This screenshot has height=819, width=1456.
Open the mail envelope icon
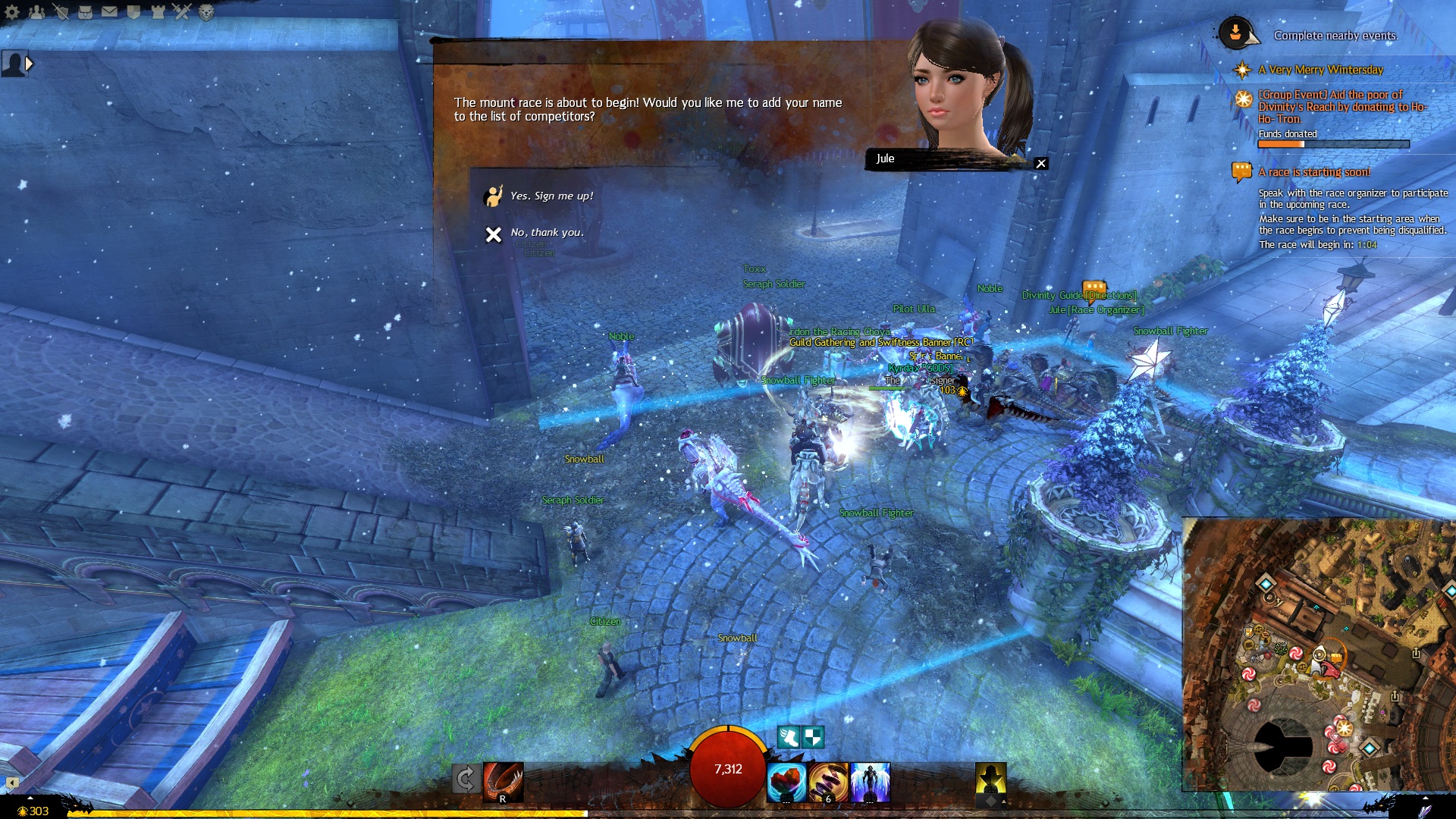click(x=109, y=11)
